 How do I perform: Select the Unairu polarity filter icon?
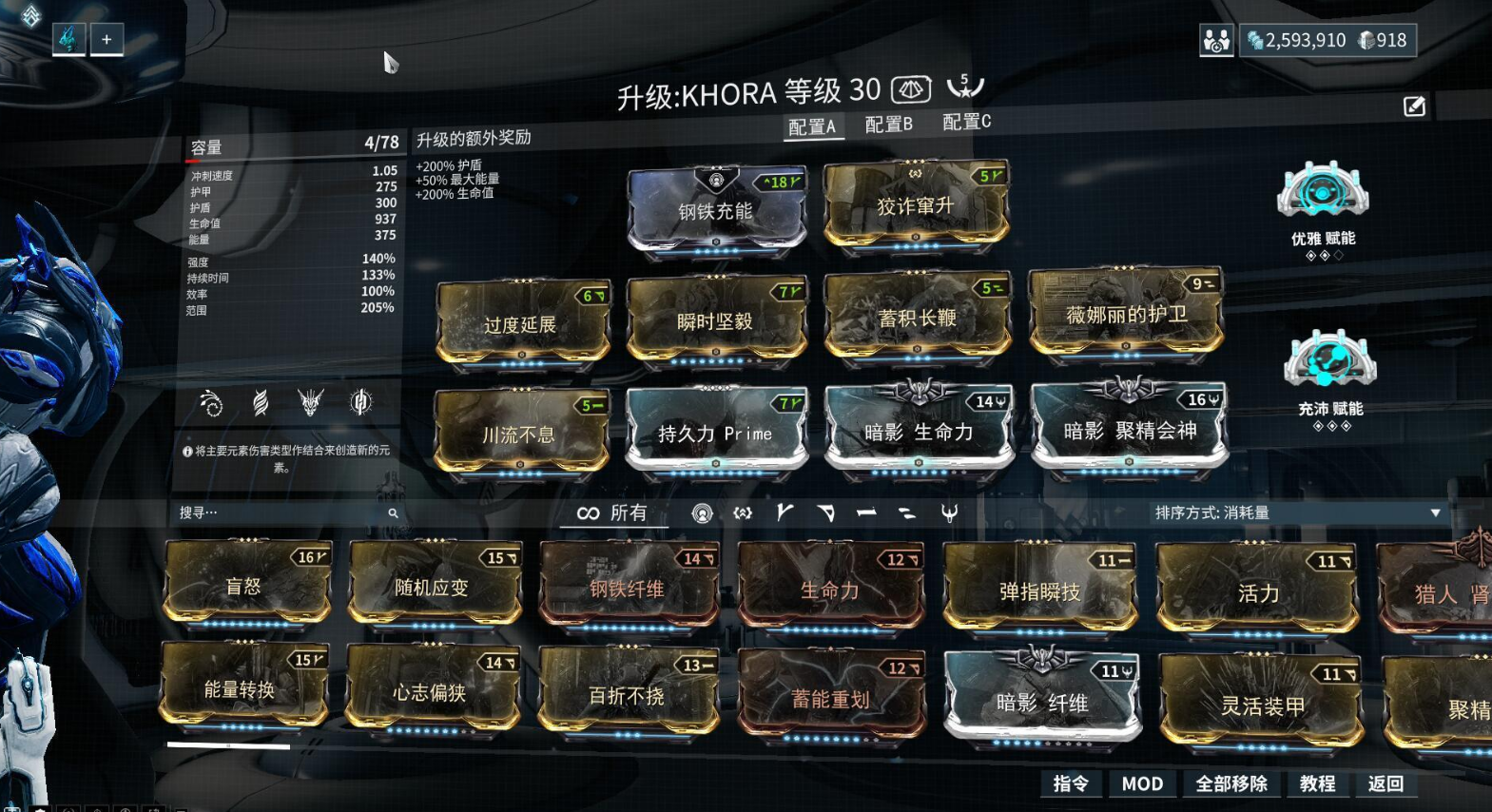coord(951,513)
